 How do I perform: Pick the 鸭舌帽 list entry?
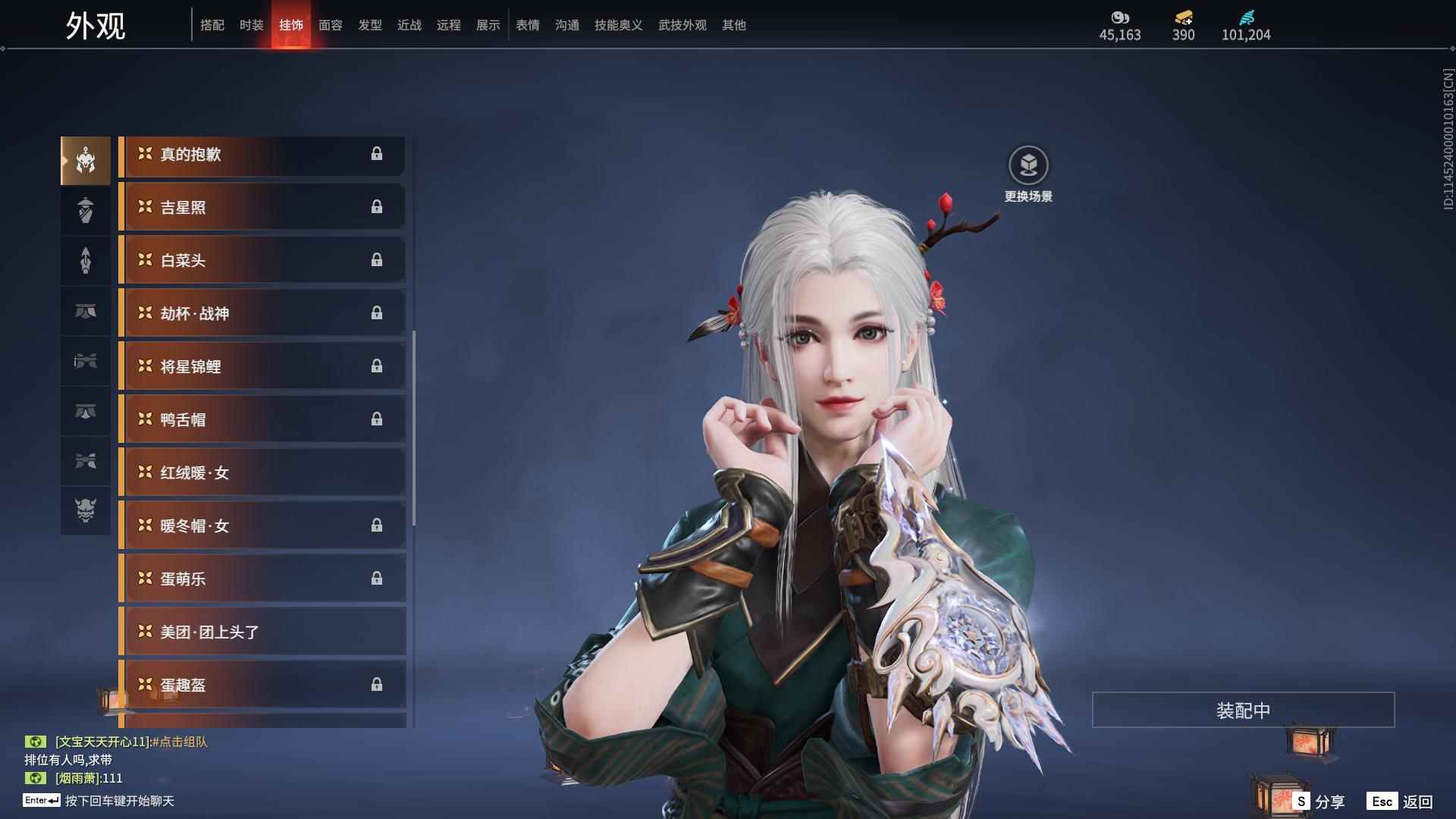point(262,420)
